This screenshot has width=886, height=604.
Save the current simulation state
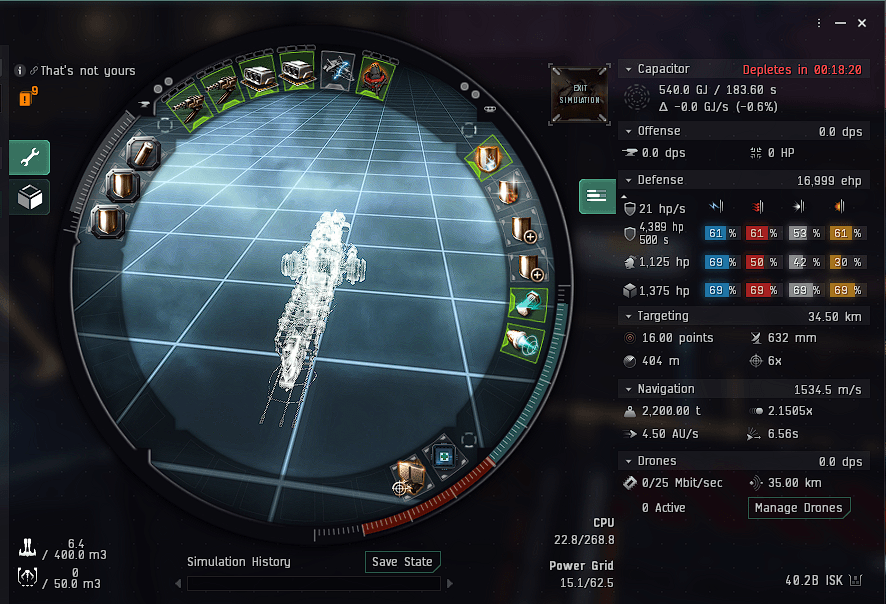[x=403, y=562]
